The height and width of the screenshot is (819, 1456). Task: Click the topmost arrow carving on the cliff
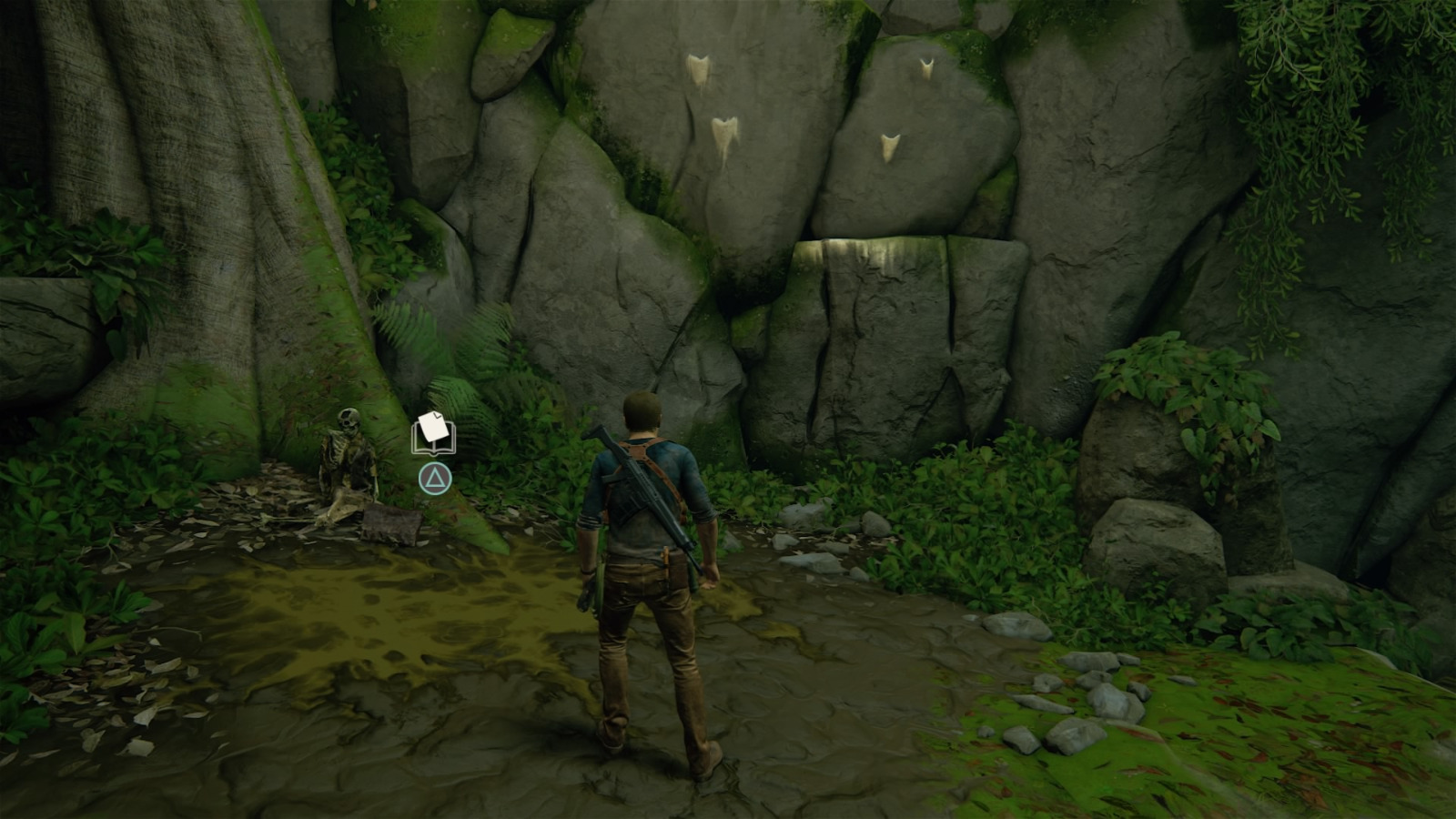point(699,68)
